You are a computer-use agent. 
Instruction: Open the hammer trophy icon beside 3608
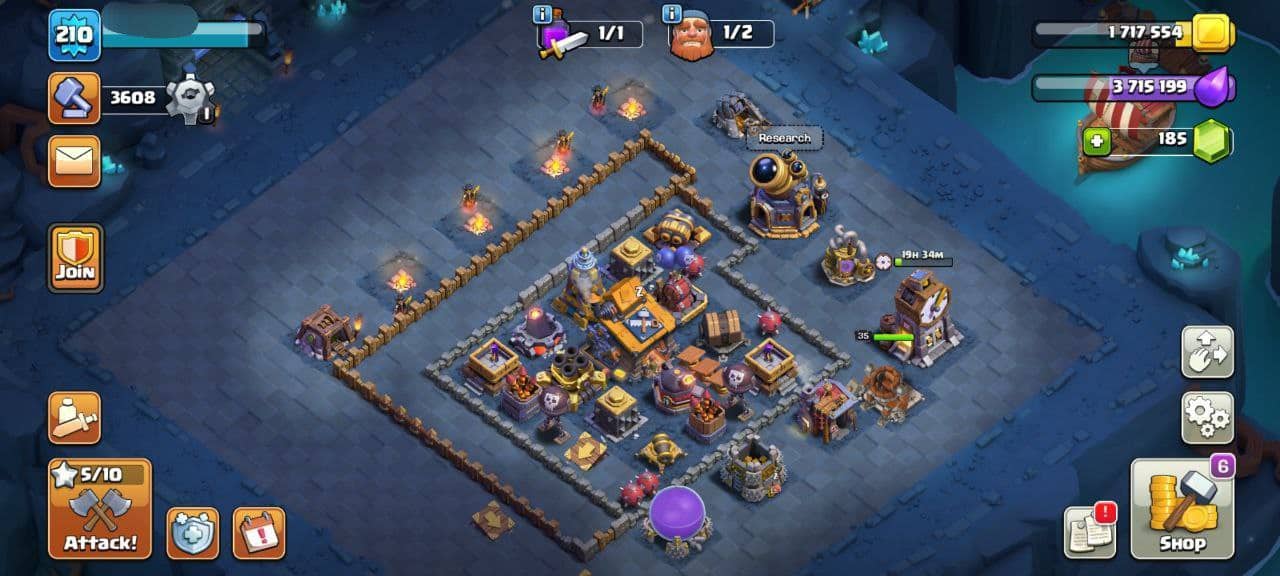pos(75,98)
